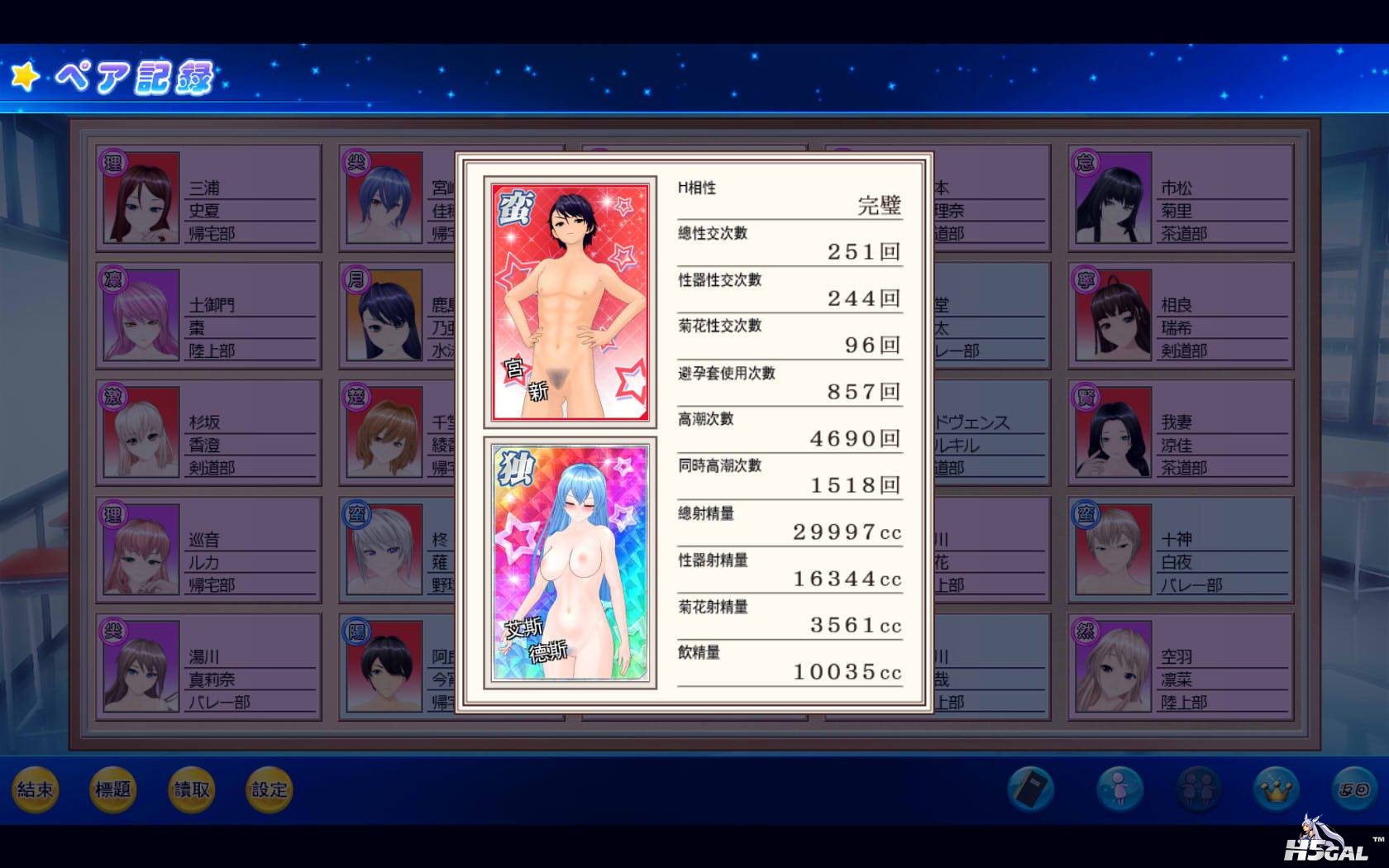Open the black notebook icon
This screenshot has height=868, width=1389.
point(1030,789)
